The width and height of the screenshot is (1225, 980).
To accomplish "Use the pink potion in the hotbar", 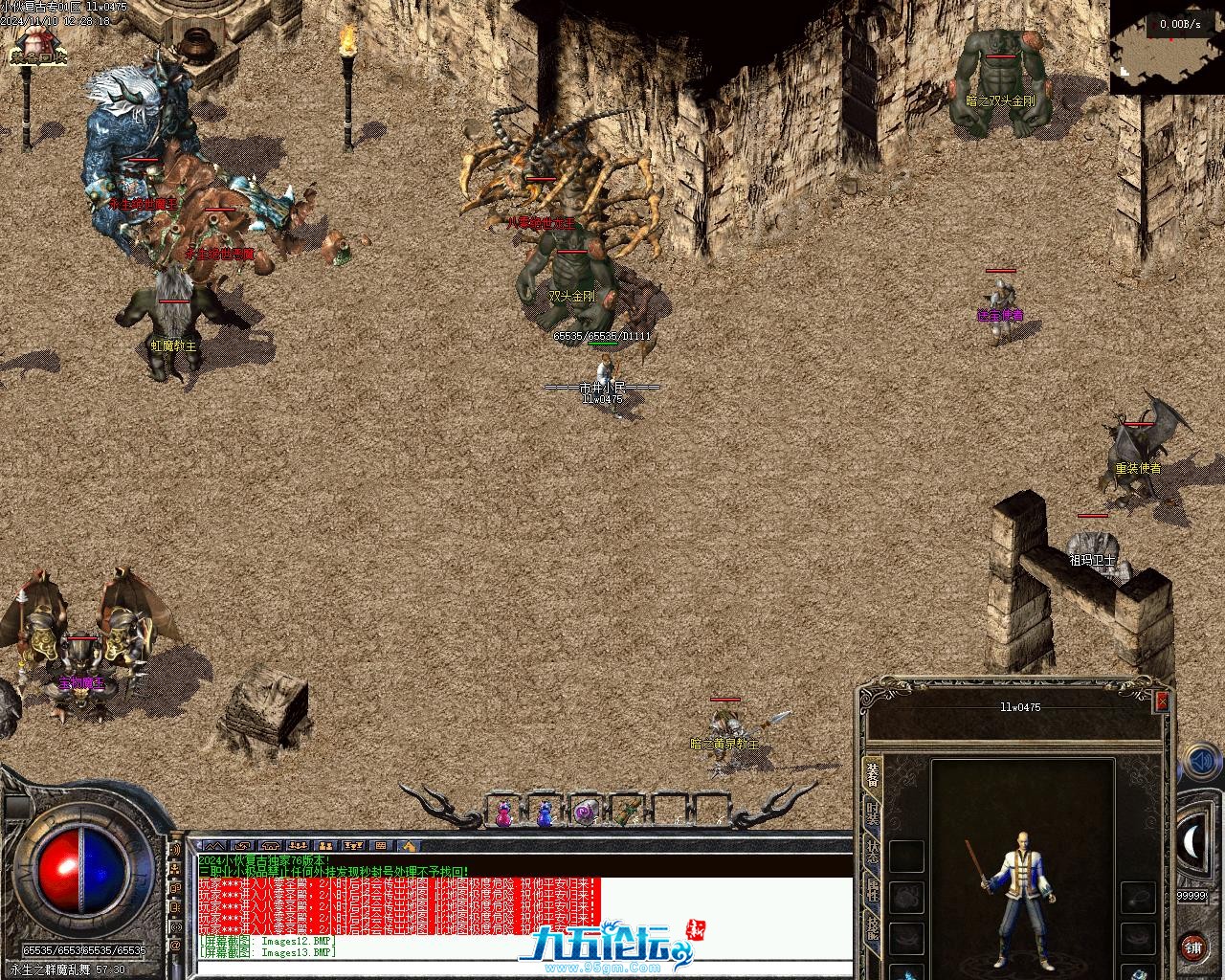I will (x=503, y=814).
